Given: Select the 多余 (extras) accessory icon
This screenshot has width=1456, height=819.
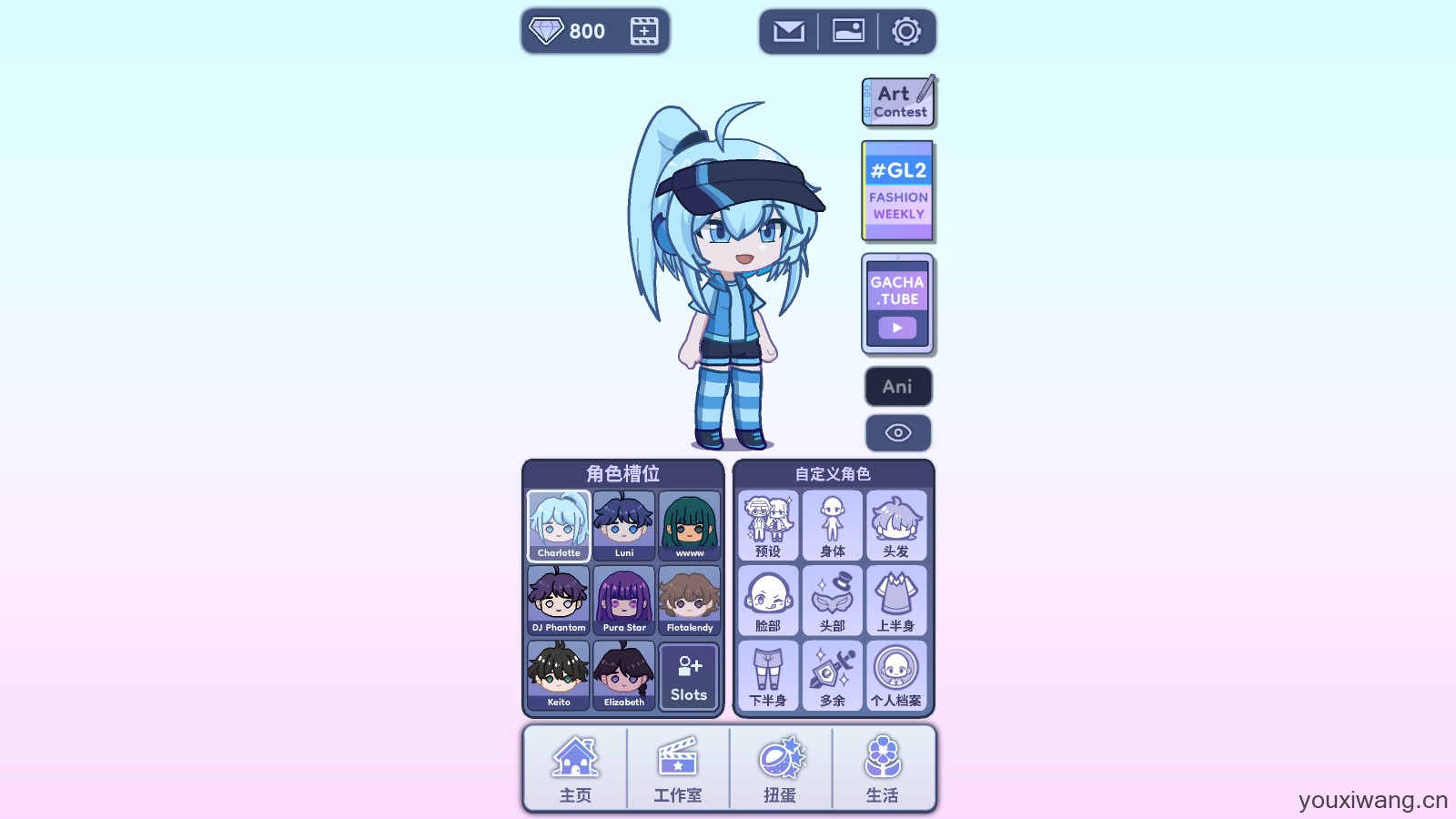Looking at the screenshot, I should [834, 675].
